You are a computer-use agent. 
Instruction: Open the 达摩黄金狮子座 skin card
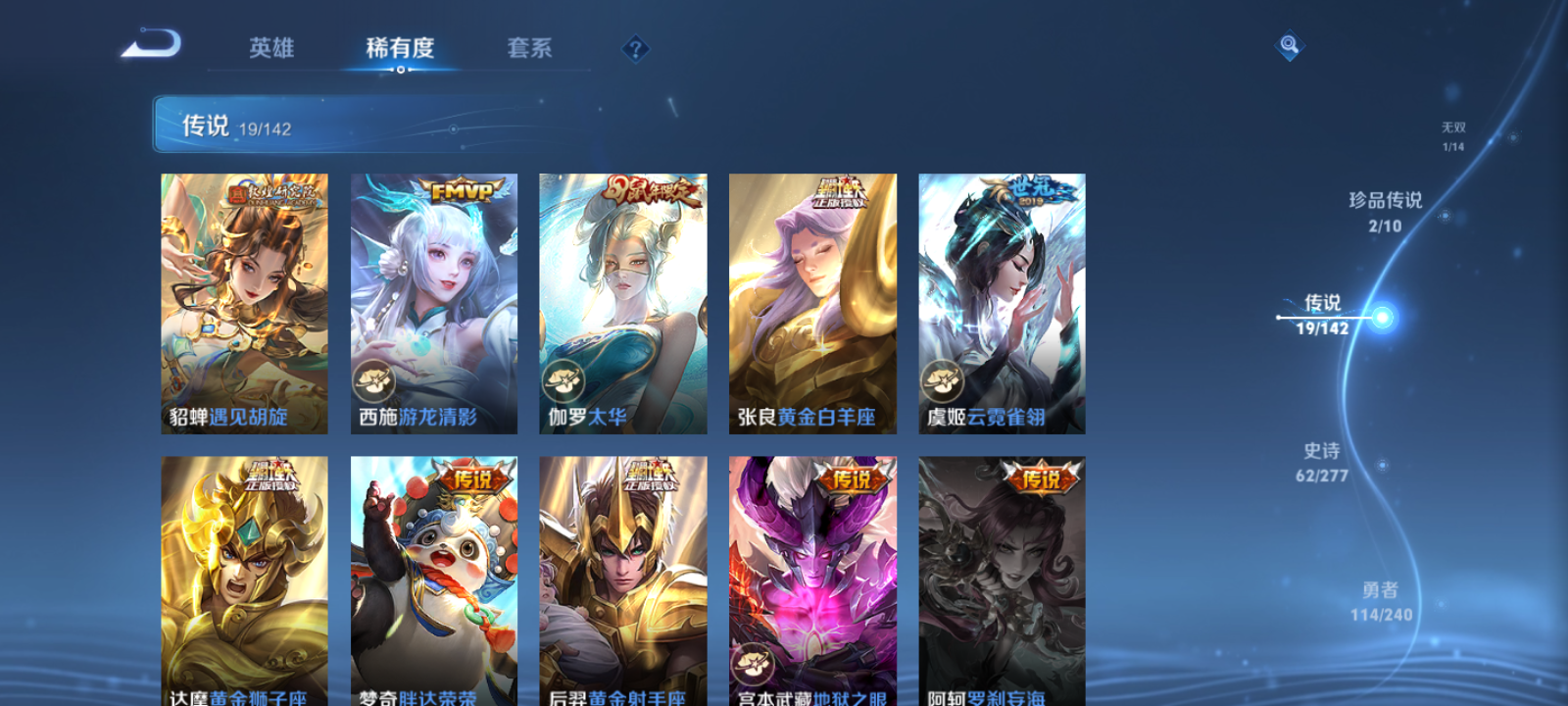245,579
